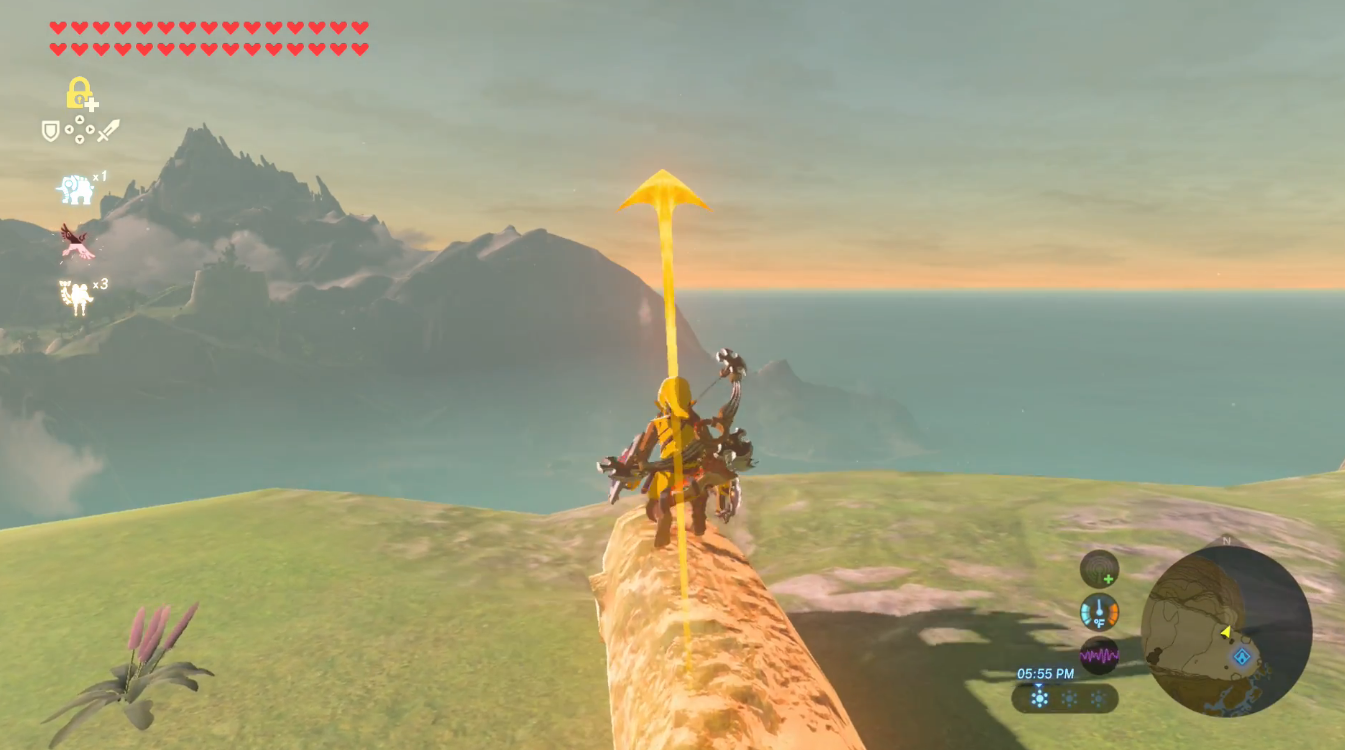Image resolution: width=1345 pixels, height=750 pixels.
Task: Click the x3 counter beside the camel icon
Action: (x=102, y=285)
